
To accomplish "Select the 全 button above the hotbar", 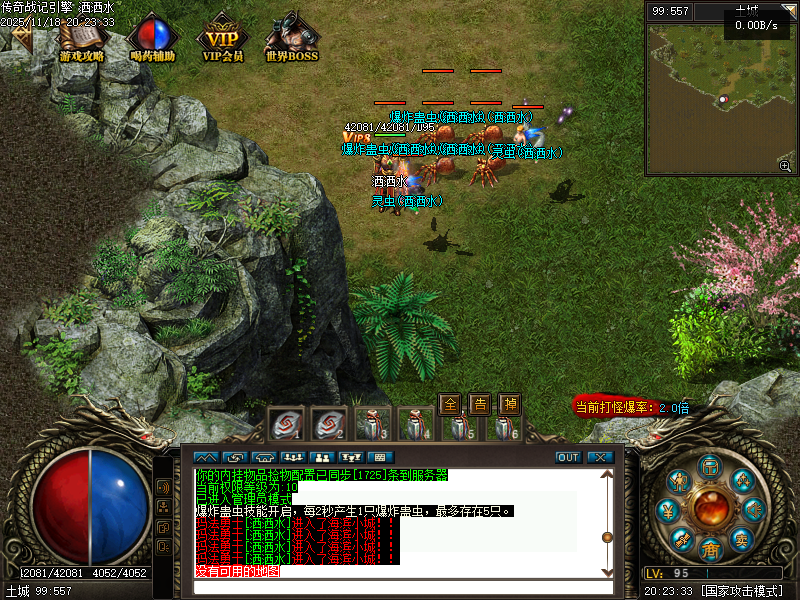I will point(450,404).
